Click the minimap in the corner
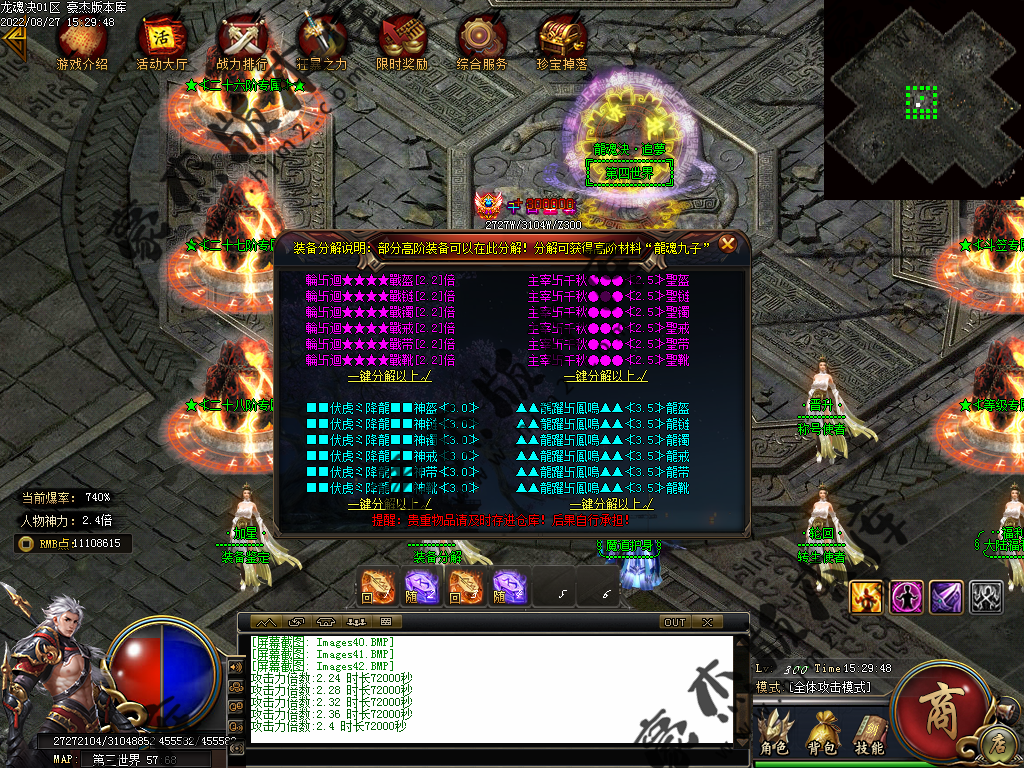 [922, 98]
